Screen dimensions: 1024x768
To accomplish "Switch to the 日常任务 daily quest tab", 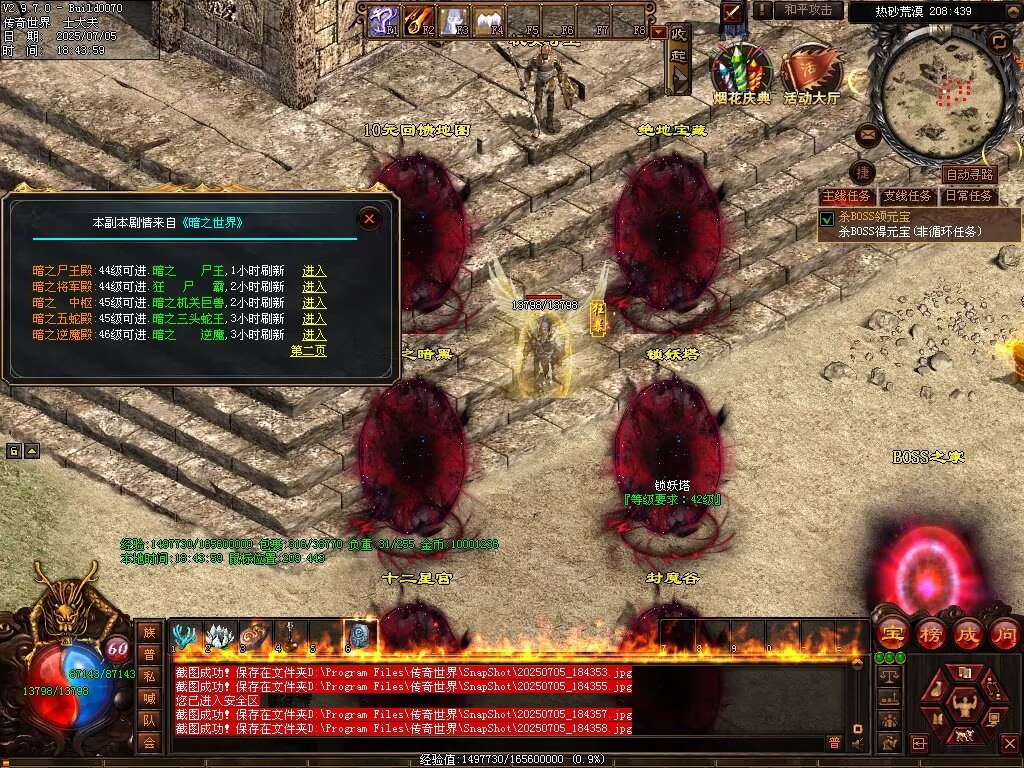I will [x=969, y=196].
